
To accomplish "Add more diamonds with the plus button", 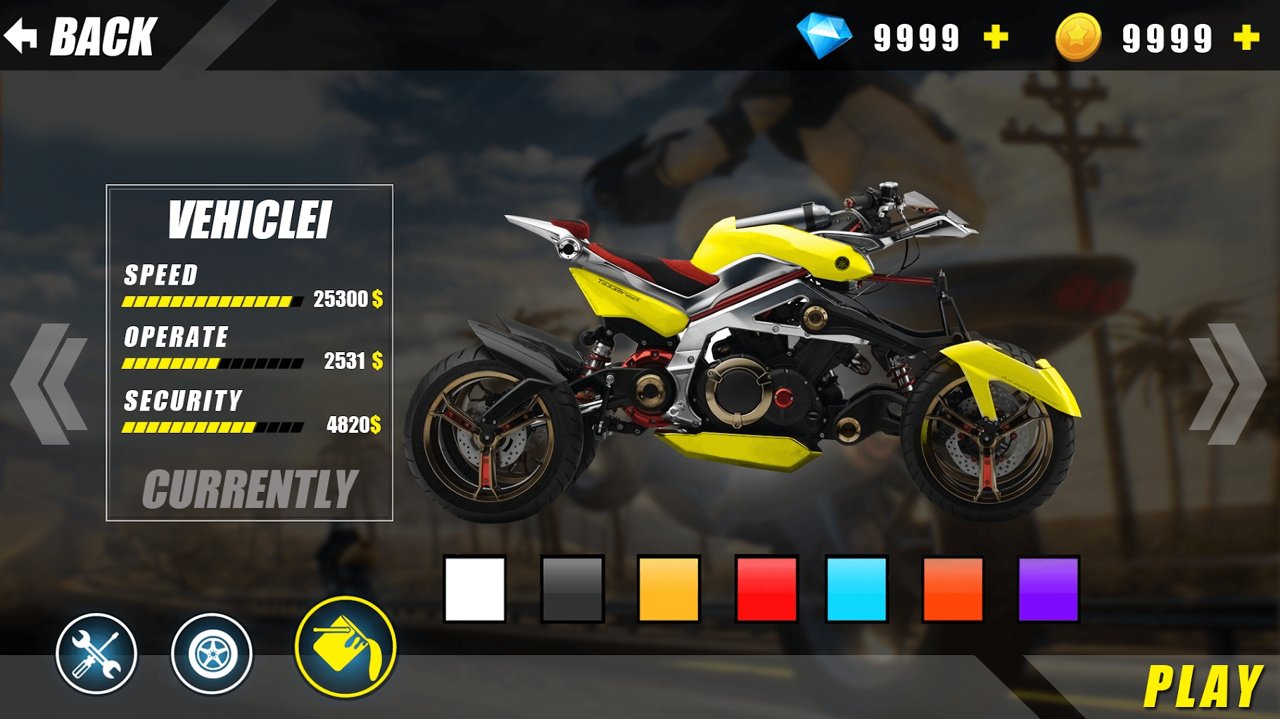I will [x=995, y=38].
